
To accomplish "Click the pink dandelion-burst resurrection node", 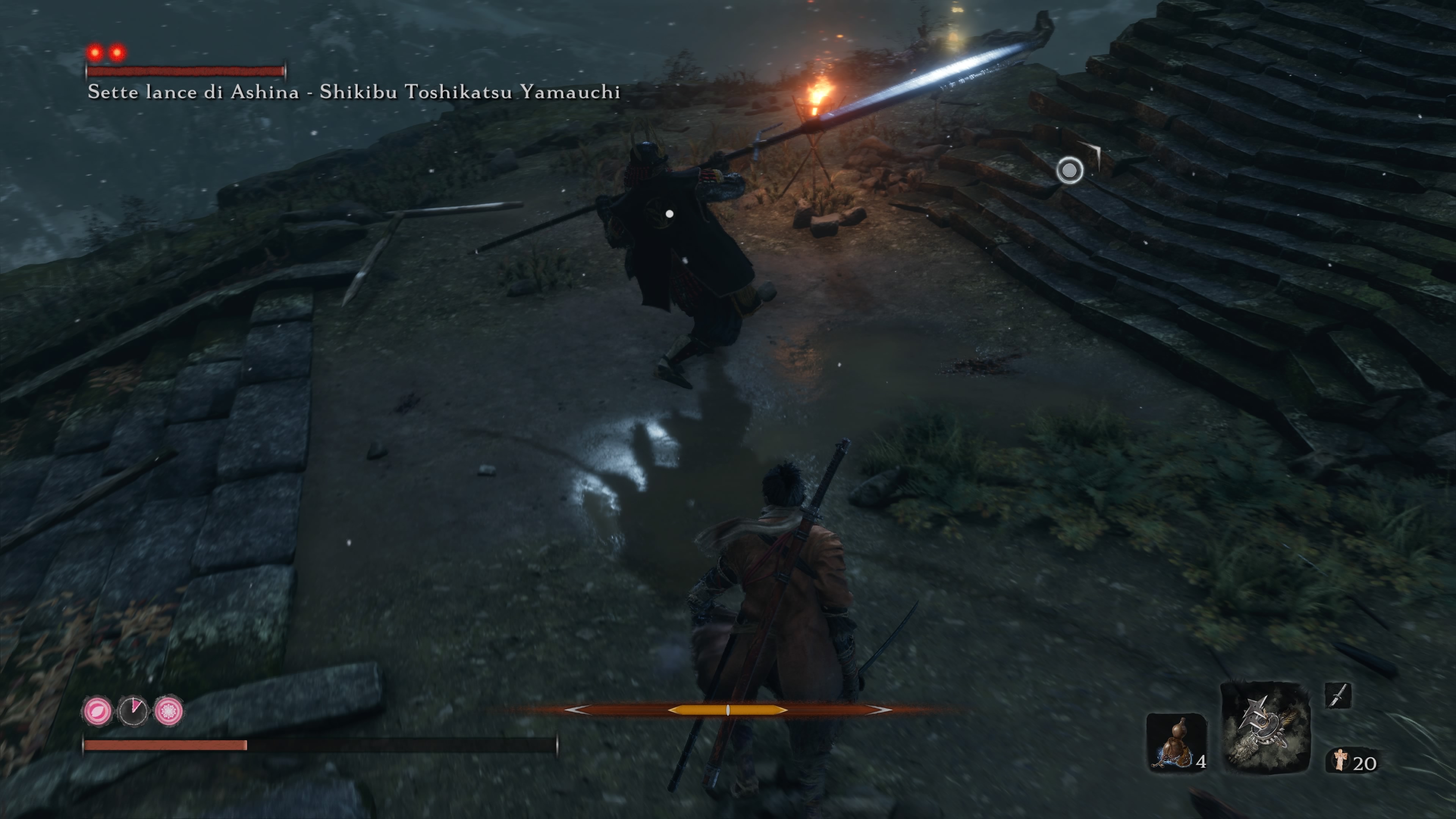I will 168,710.
